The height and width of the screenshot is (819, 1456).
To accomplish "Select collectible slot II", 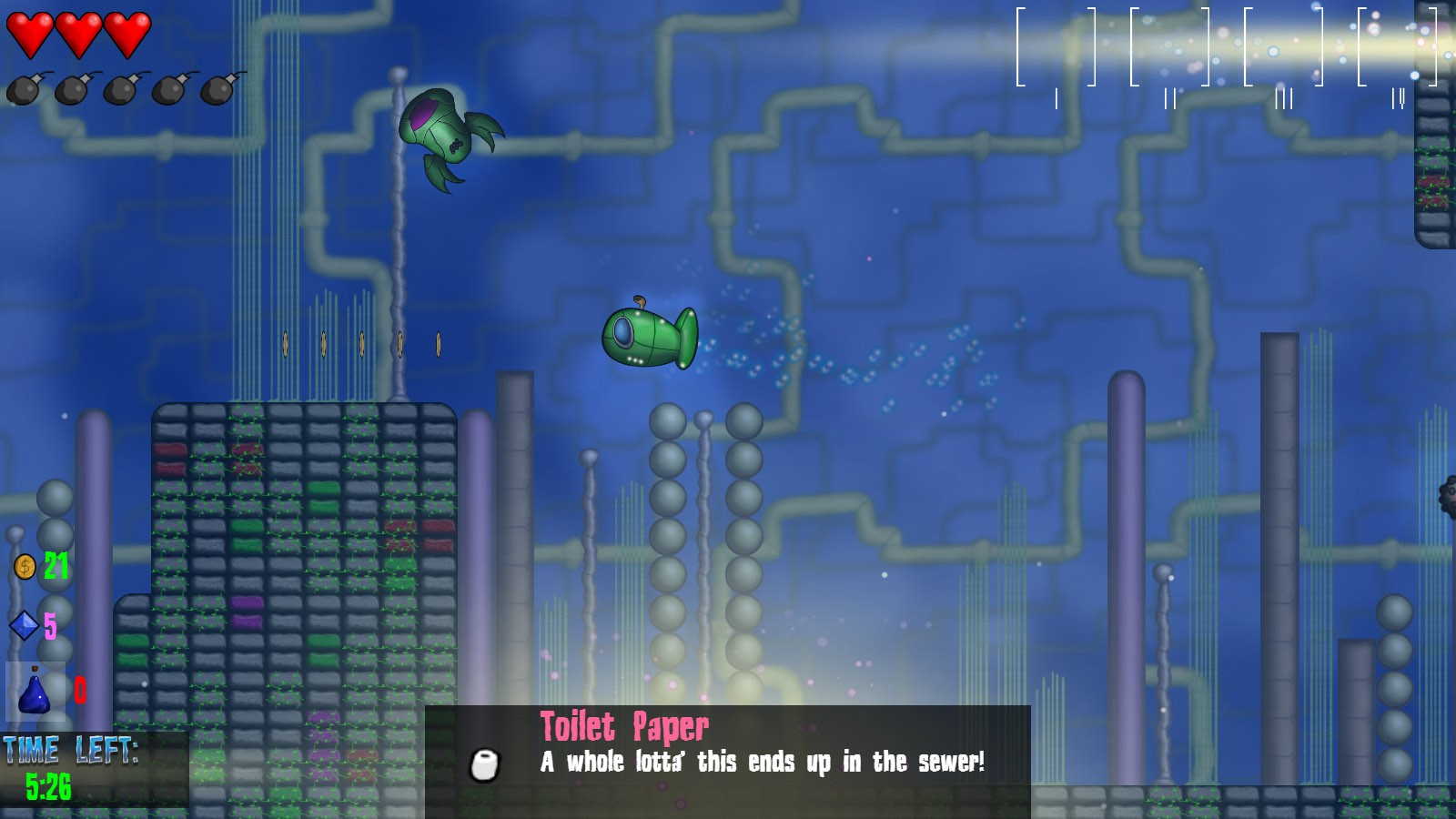I will click(x=1169, y=47).
